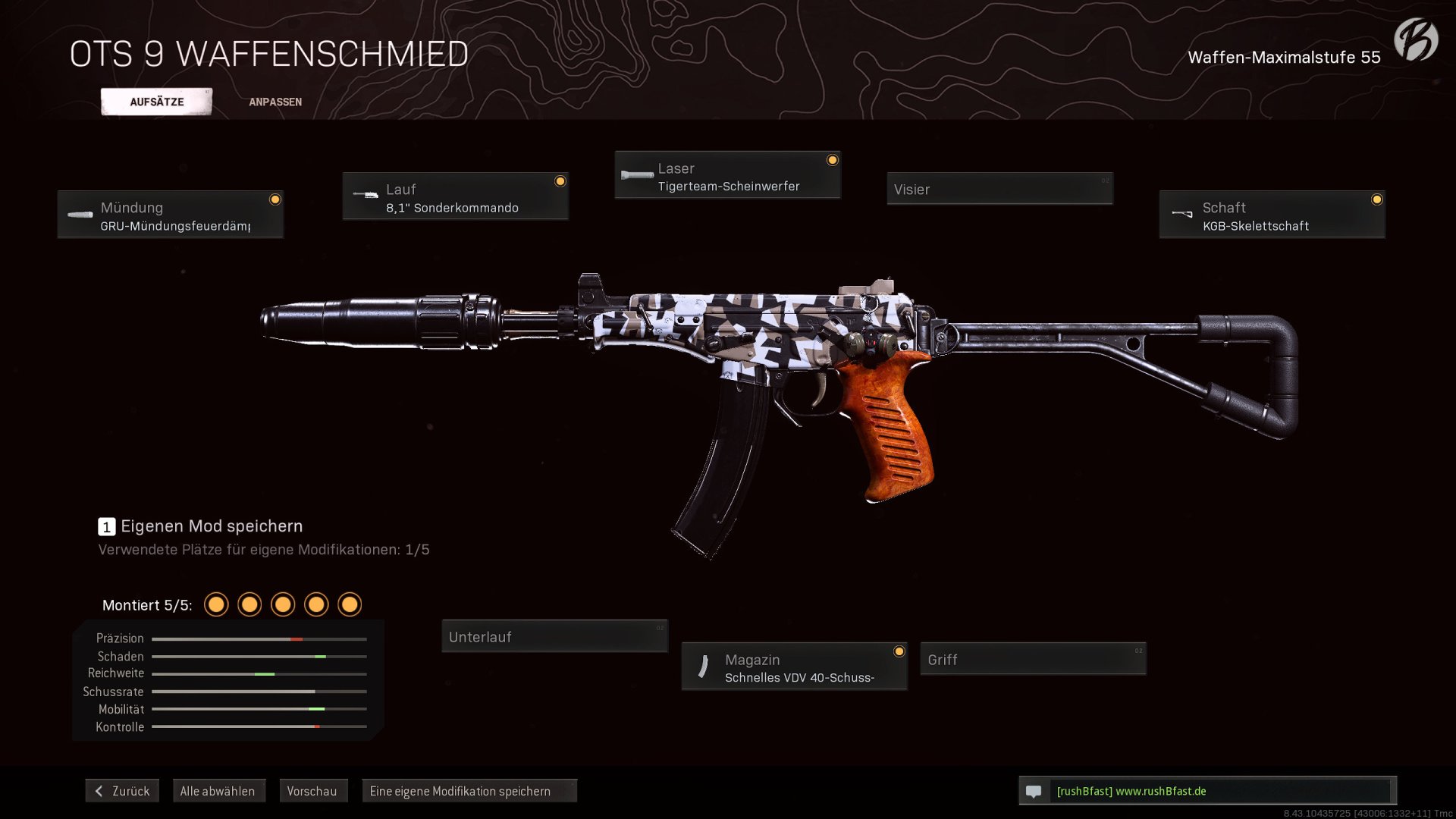
Task: Click the back arrow icon next to Zurück
Action: [99, 791]
